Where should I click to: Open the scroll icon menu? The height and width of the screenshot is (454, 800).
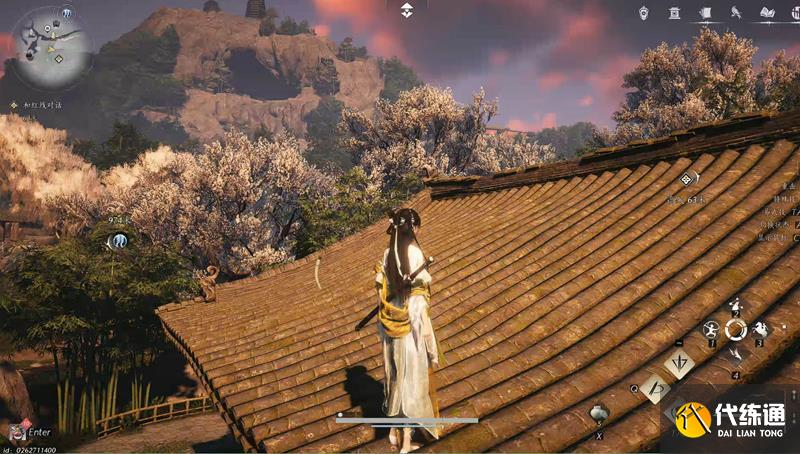coord(705,12)
